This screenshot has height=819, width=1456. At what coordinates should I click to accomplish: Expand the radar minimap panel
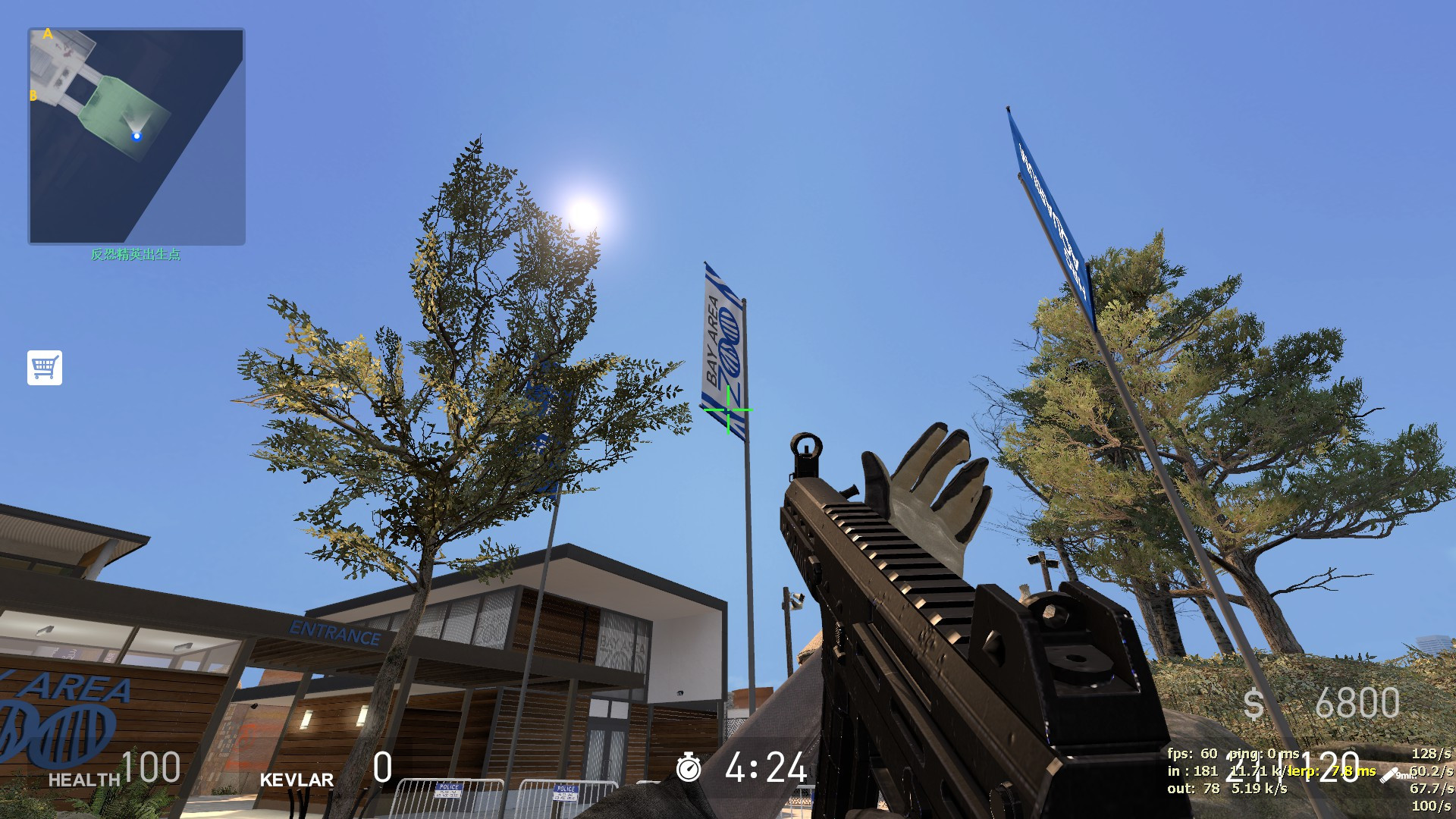click(137, 133)
